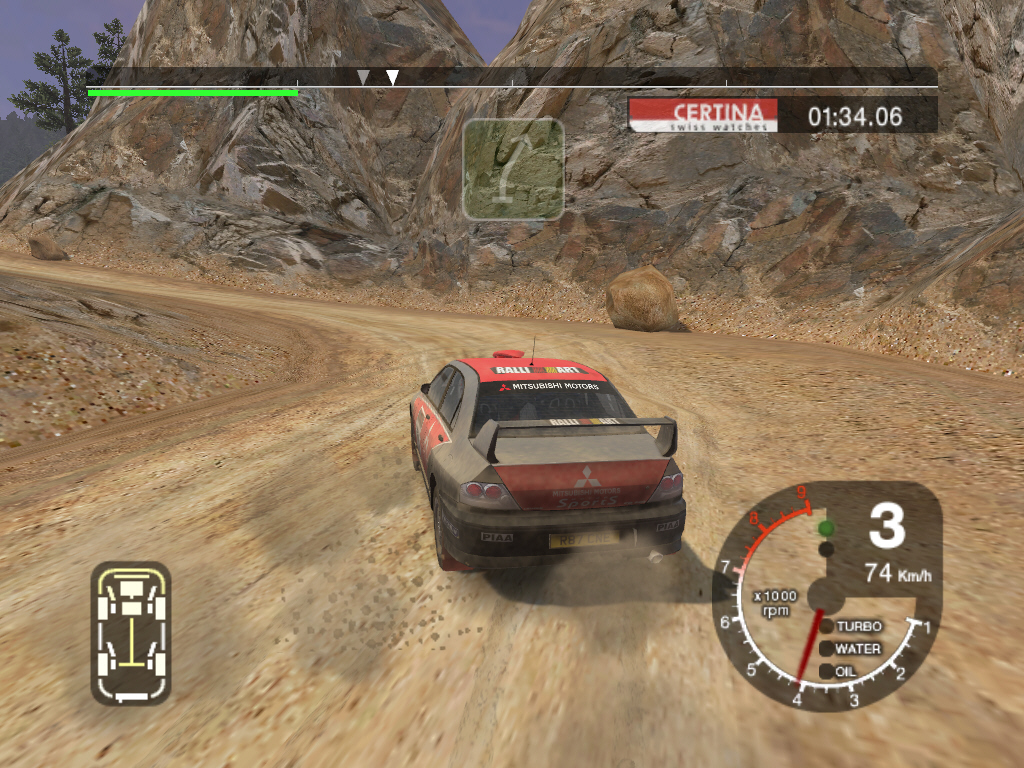Click the green shift indicator light
Screen dimensions: 1024x768
(826, 528)
